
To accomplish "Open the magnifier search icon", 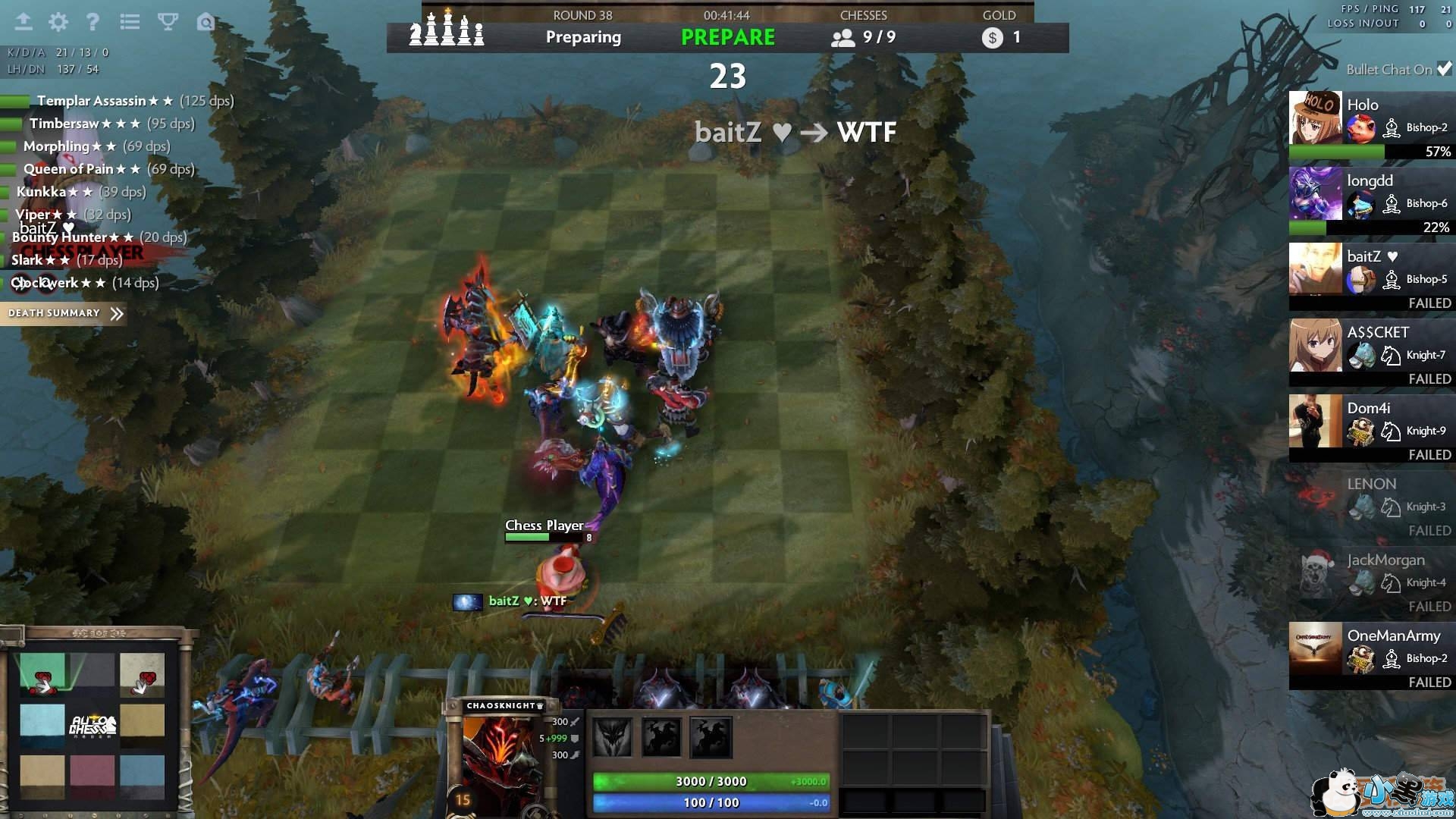I will [x=205, y=22].
